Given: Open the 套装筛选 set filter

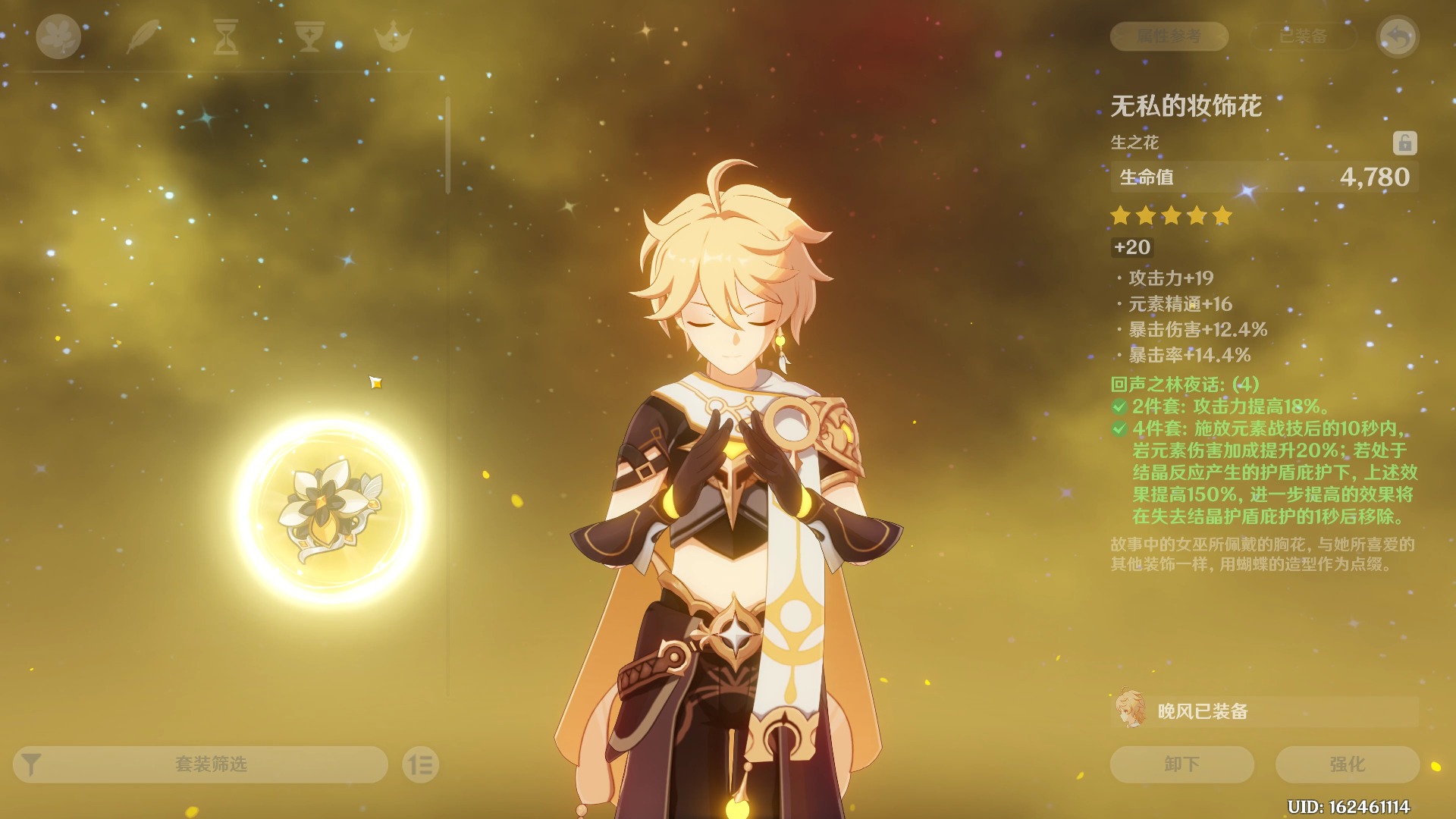Looking at the screenshot, I should (x=200, y=764).
